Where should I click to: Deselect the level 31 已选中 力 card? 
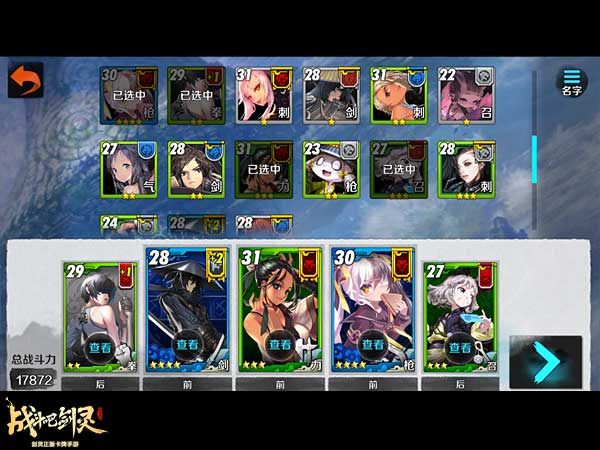coord(263,169)
